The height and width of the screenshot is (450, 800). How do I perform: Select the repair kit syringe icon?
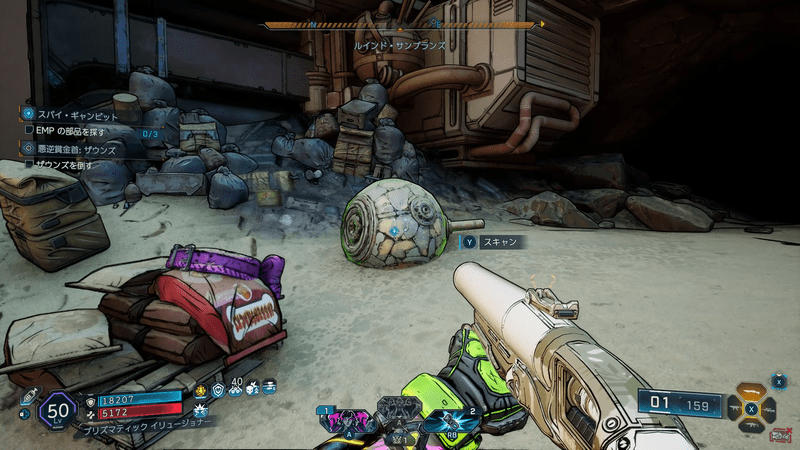click(x=27, y=397)
